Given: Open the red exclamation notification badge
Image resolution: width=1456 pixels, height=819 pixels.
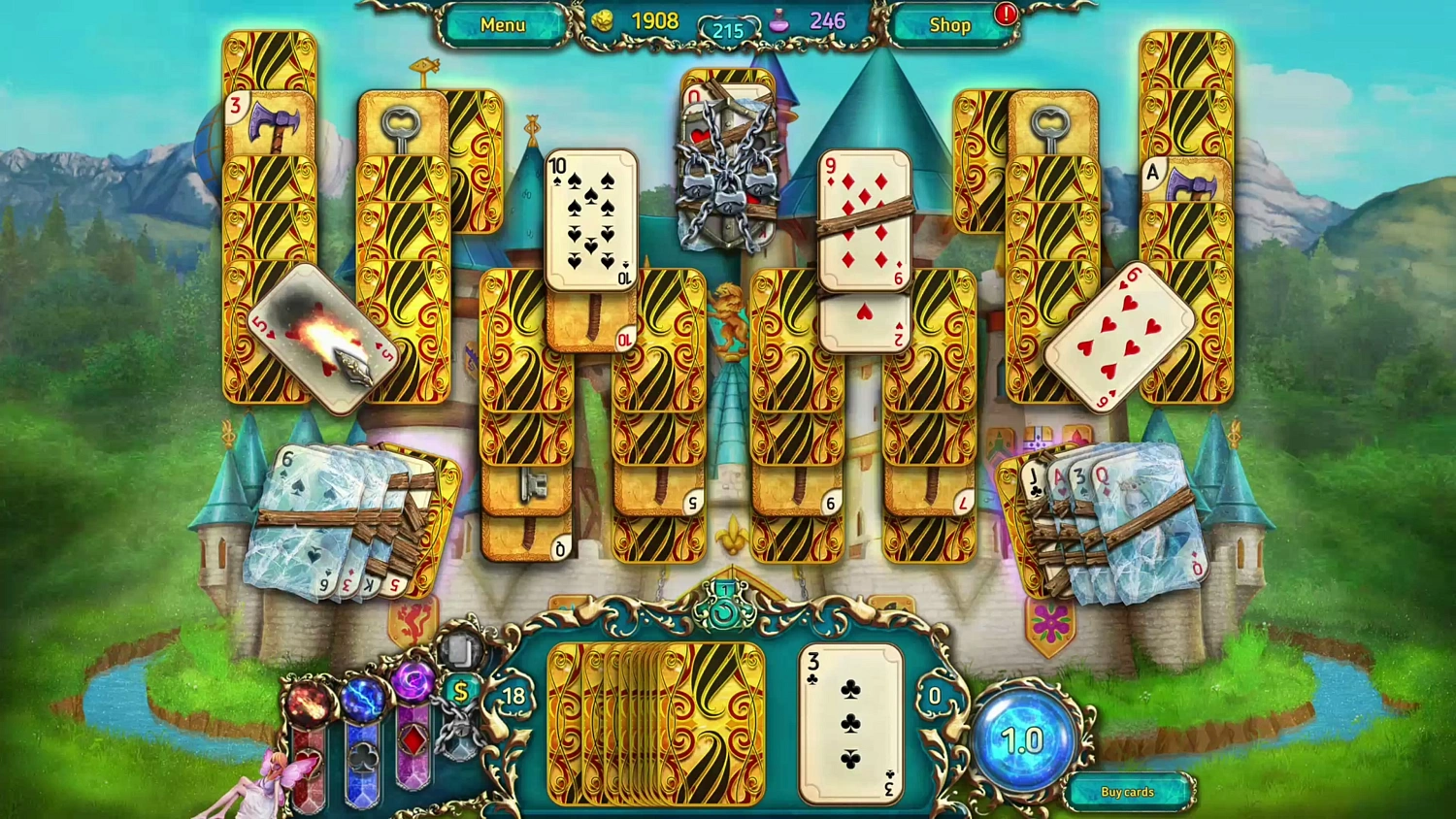Looking at the screenshot, I should tap(1006, 16).
